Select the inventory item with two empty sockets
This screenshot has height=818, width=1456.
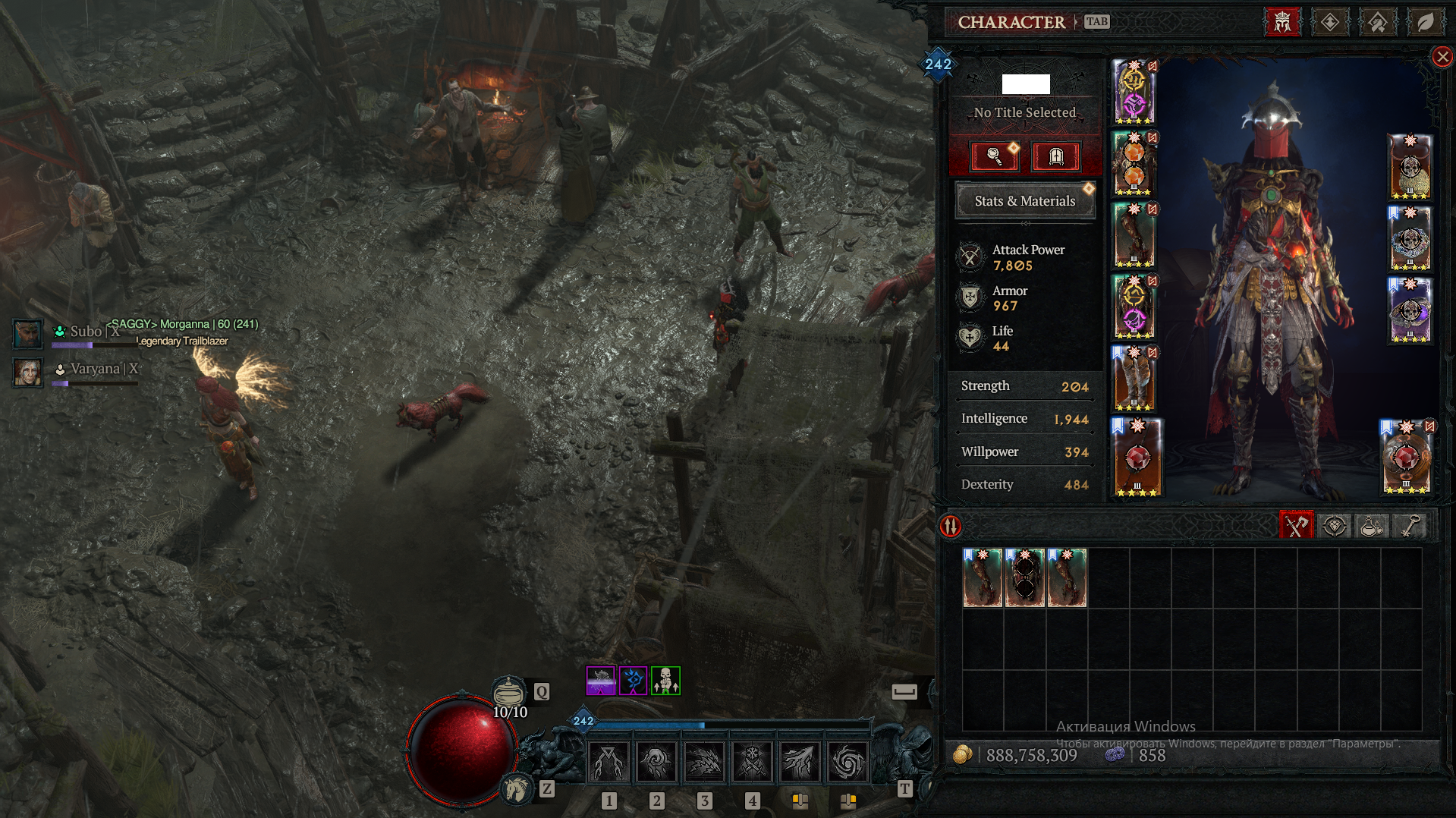pos(1024,577)
